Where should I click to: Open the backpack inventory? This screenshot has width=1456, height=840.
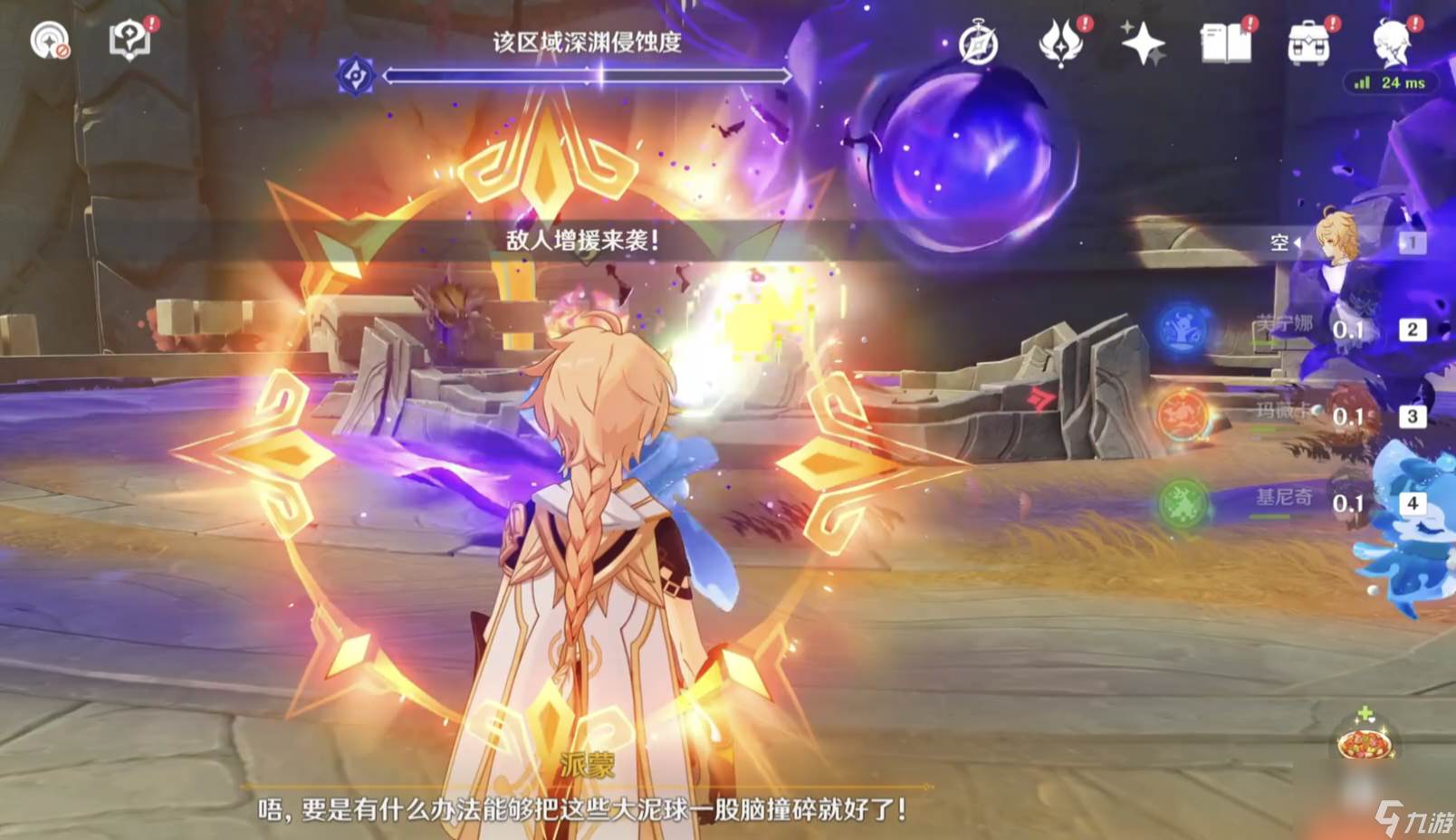click(x=1308, y=43)
